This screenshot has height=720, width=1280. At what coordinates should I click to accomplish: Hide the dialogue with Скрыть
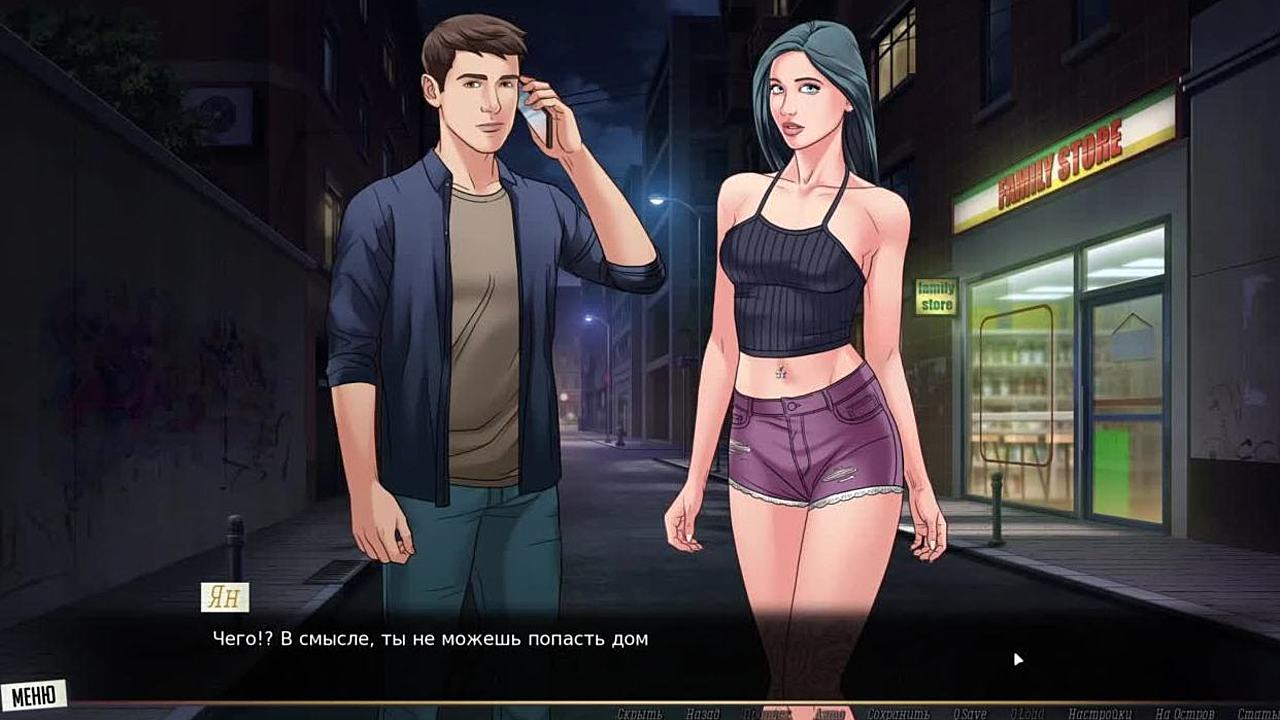point(640,714)
